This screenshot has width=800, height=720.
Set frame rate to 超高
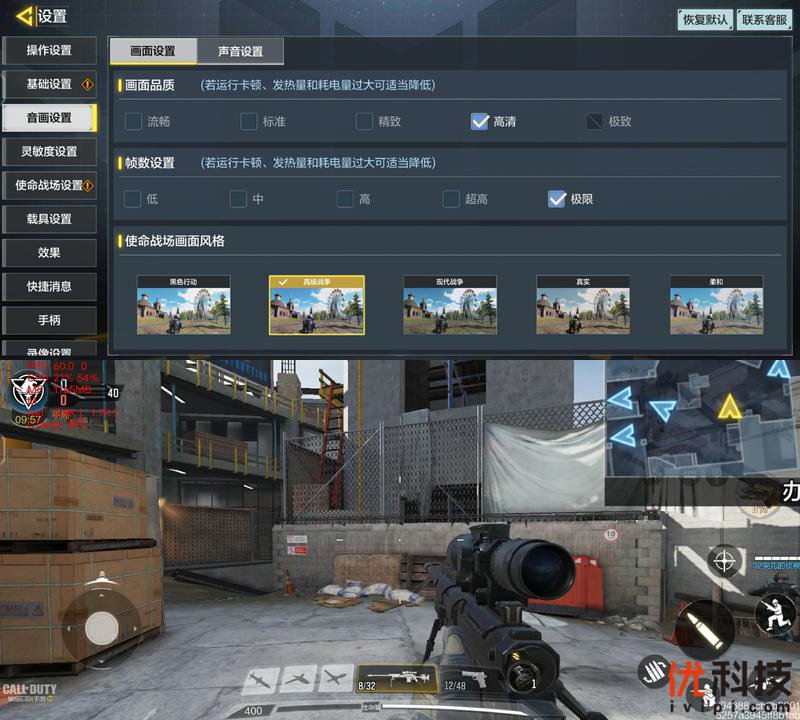point(451,199)
